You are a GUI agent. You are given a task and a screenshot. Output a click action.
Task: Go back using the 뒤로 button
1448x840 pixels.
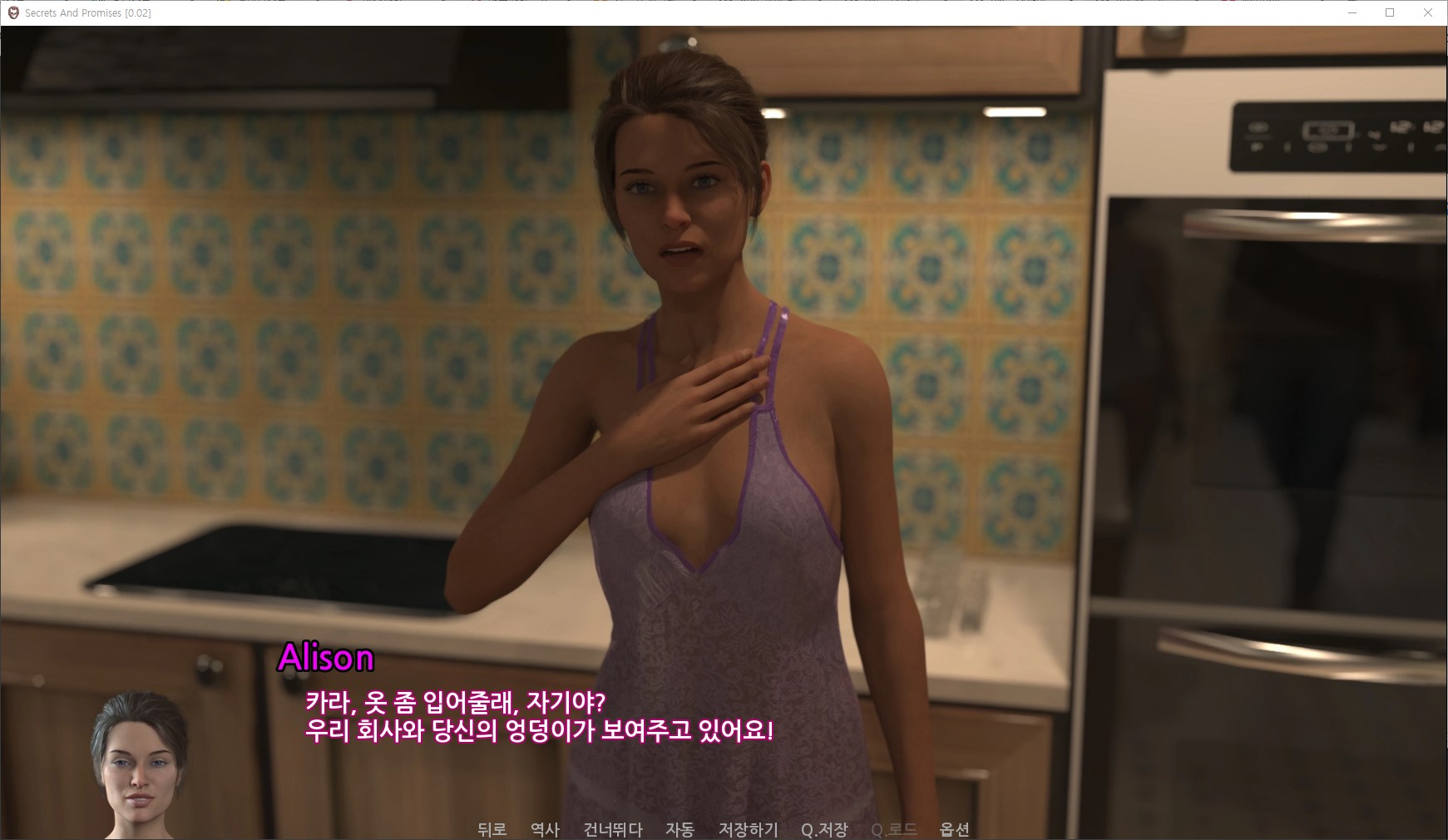point(492,829)
